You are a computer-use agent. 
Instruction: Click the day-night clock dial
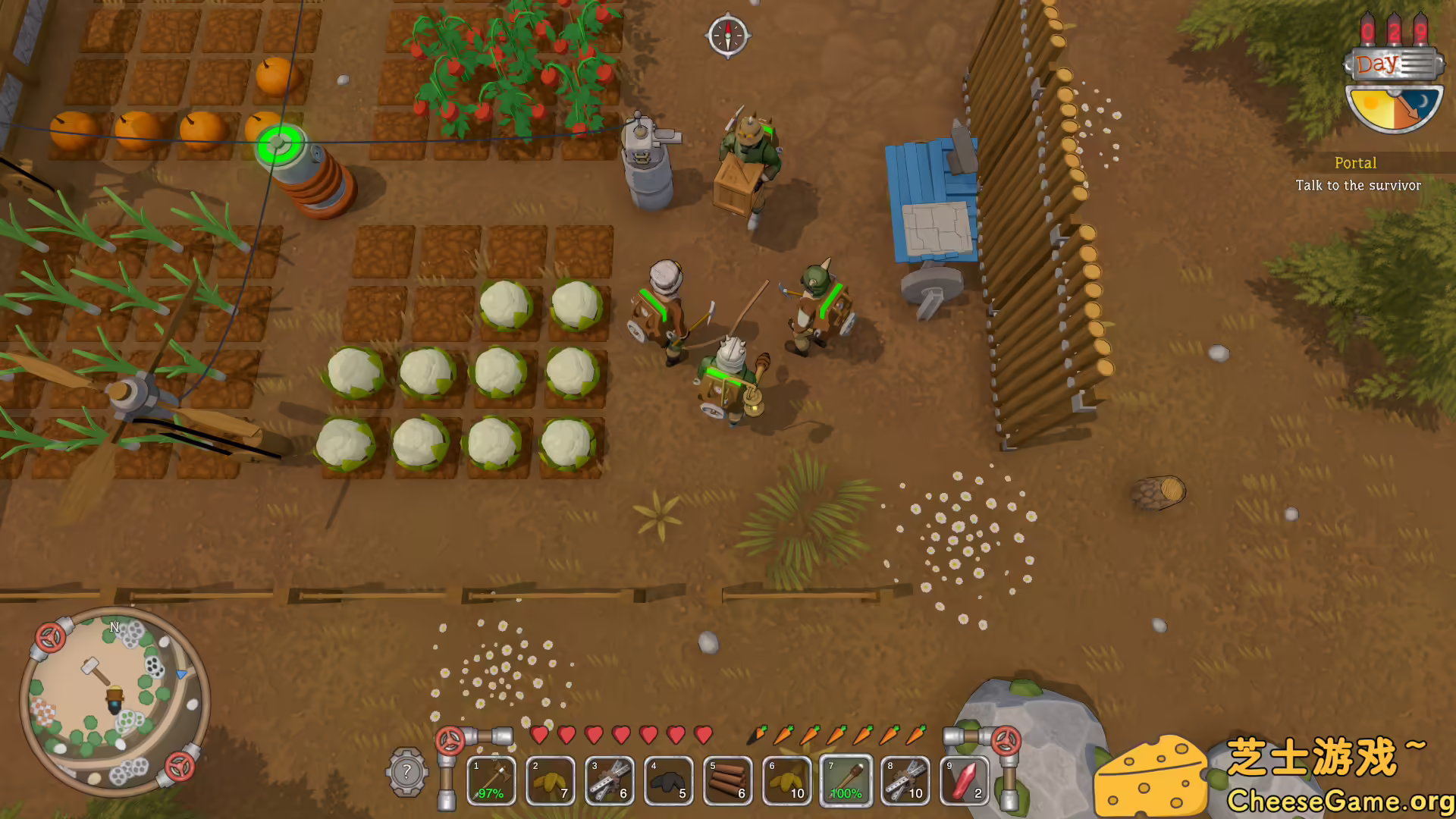(1394, 107)
